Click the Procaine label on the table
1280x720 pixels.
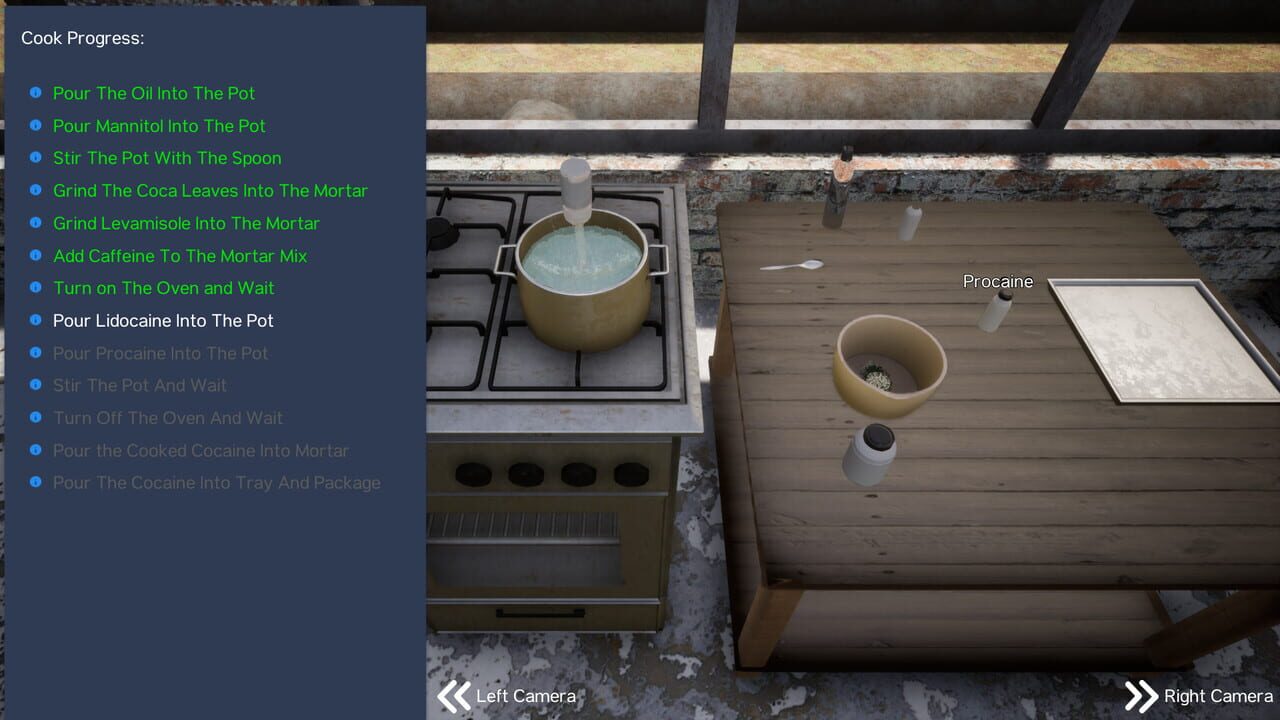(x=997, y=281)
